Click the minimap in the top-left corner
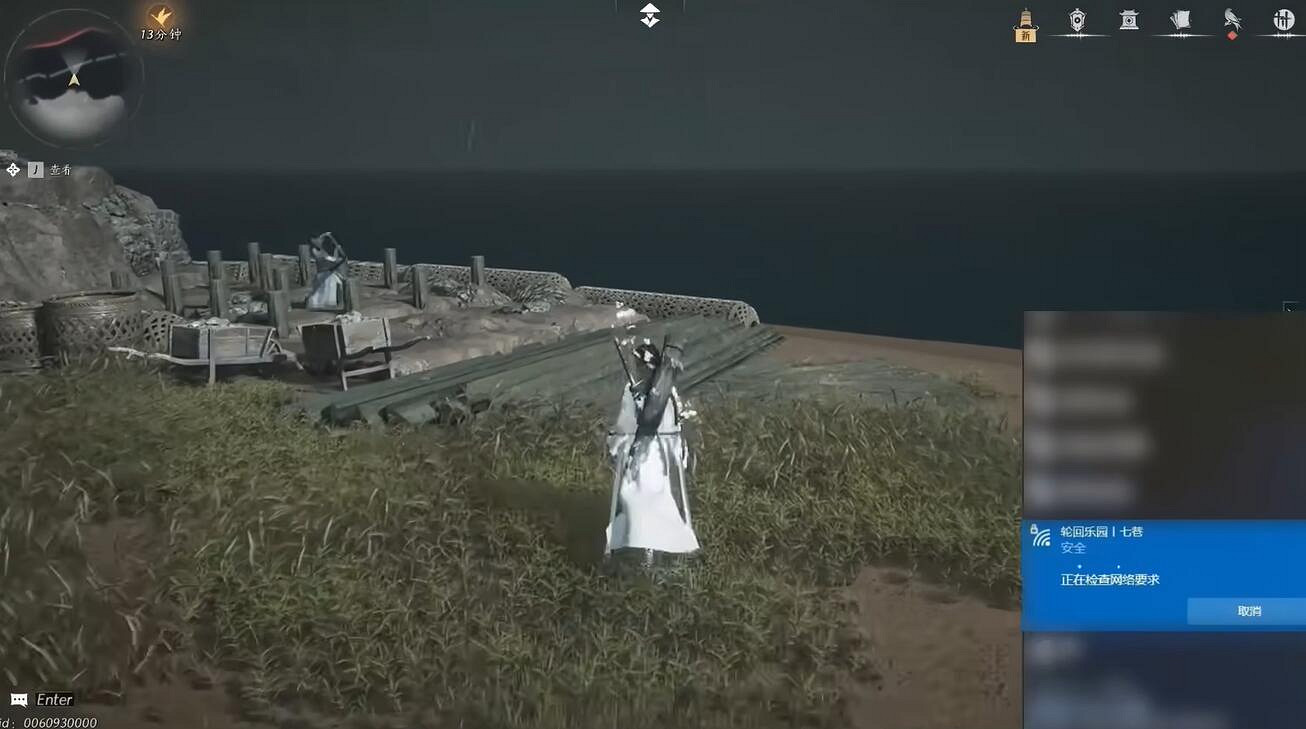 click(75, 80)
